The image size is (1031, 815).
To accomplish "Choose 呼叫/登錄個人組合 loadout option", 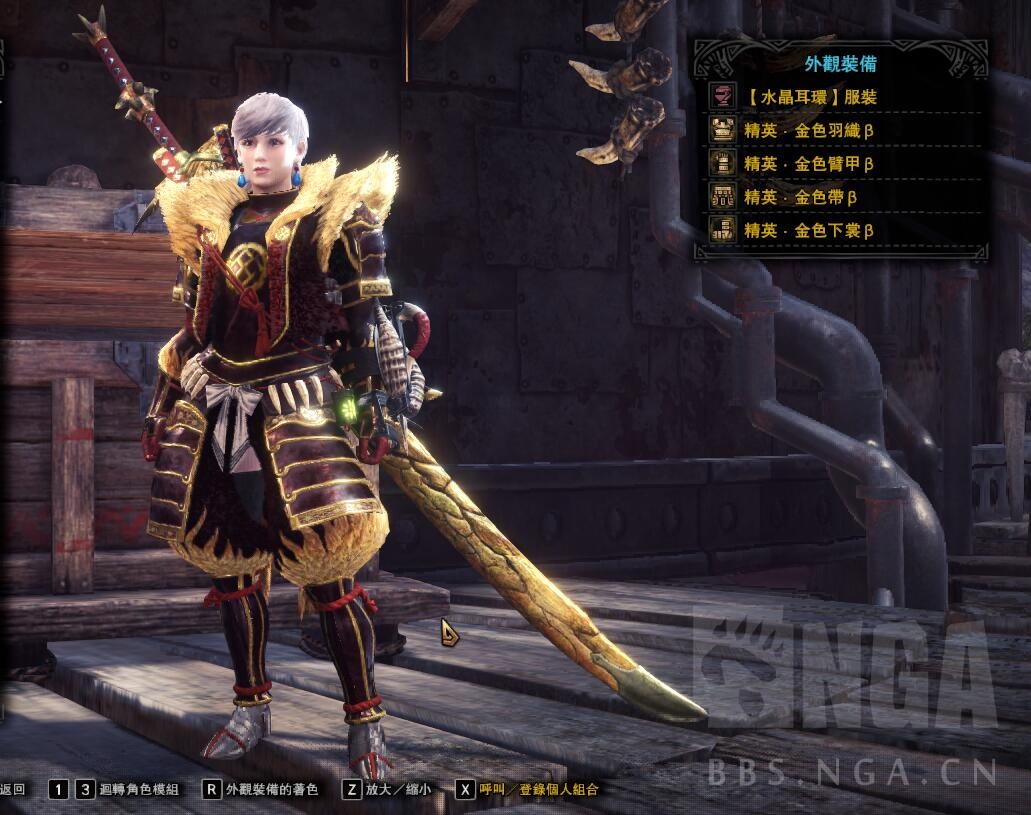I will [x=538, y=789].
